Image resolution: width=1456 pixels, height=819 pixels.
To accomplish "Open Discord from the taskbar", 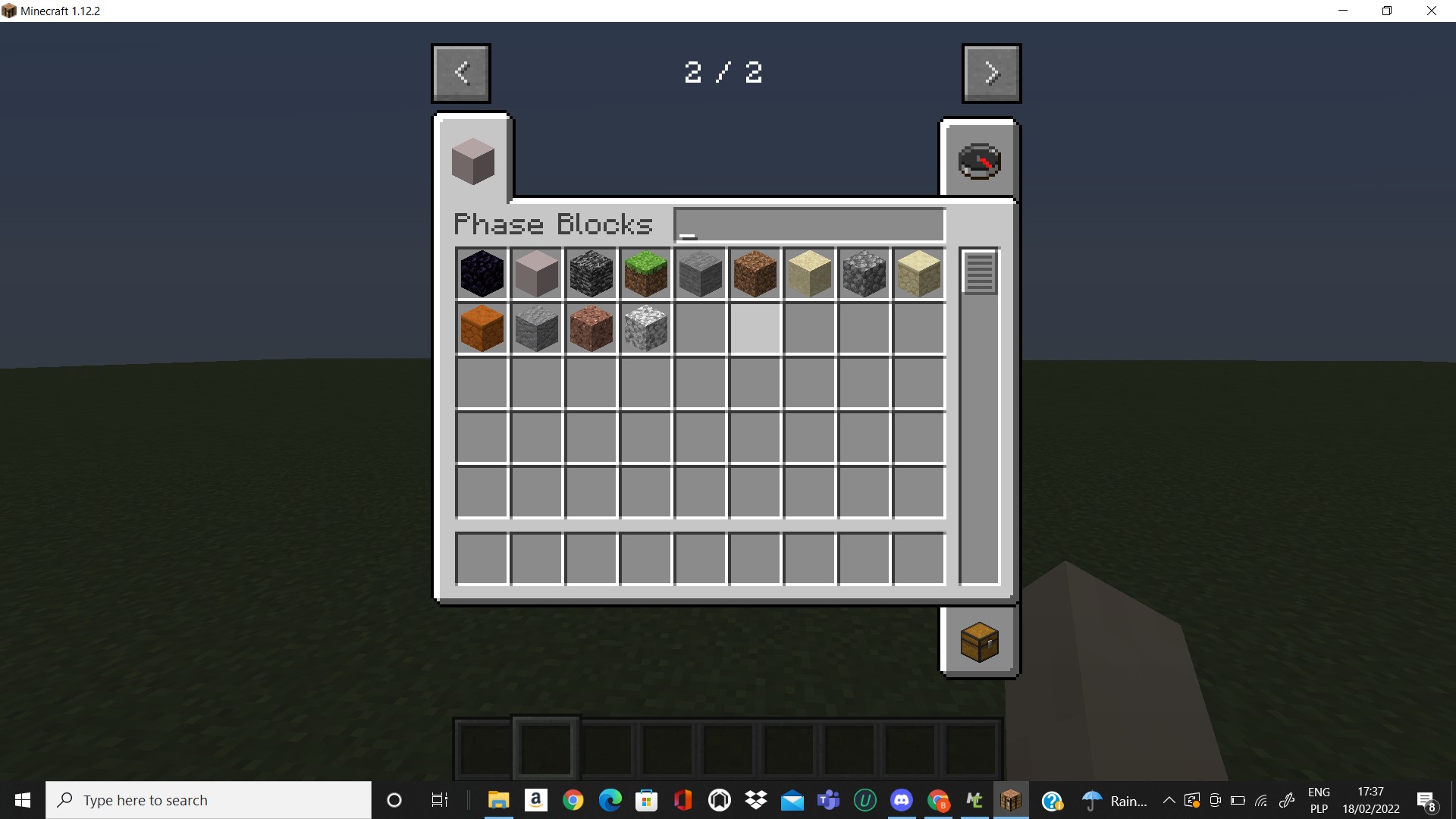I will (902, 800).
